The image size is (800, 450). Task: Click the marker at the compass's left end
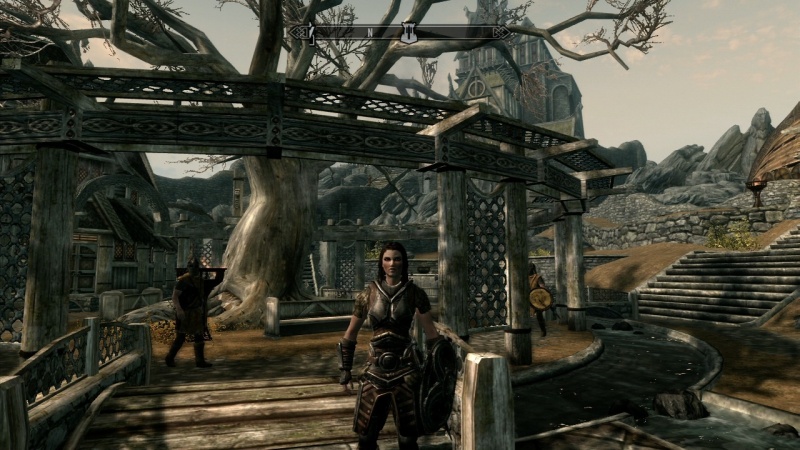click(309, 33)
